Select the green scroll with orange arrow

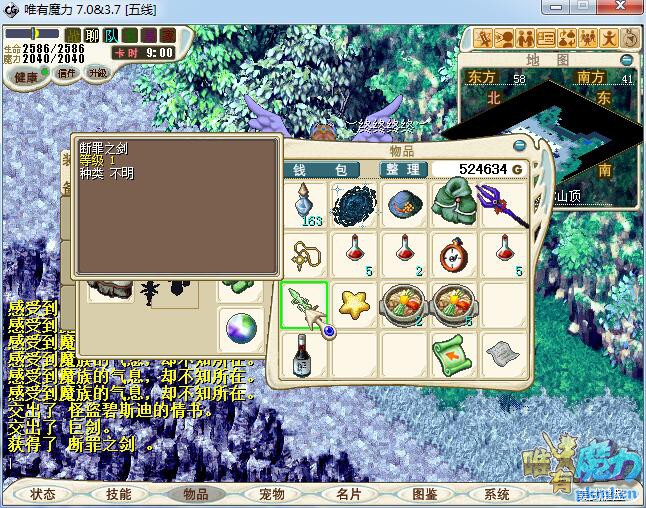[x=454, y=351]
